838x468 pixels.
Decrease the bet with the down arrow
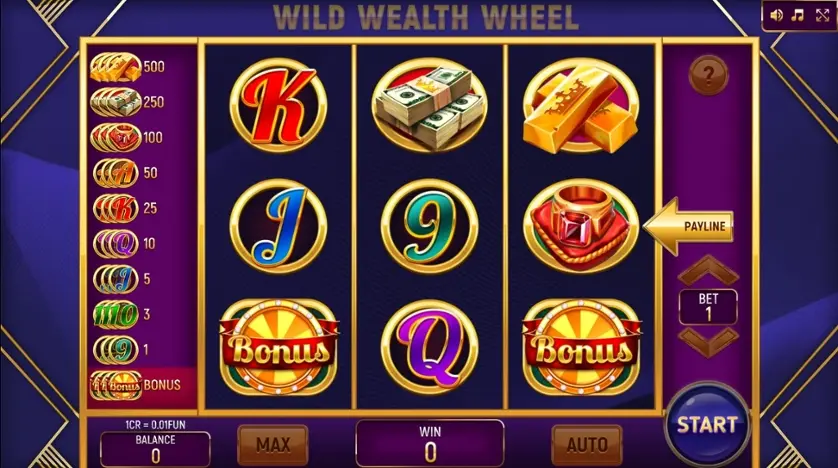(708, 339)
